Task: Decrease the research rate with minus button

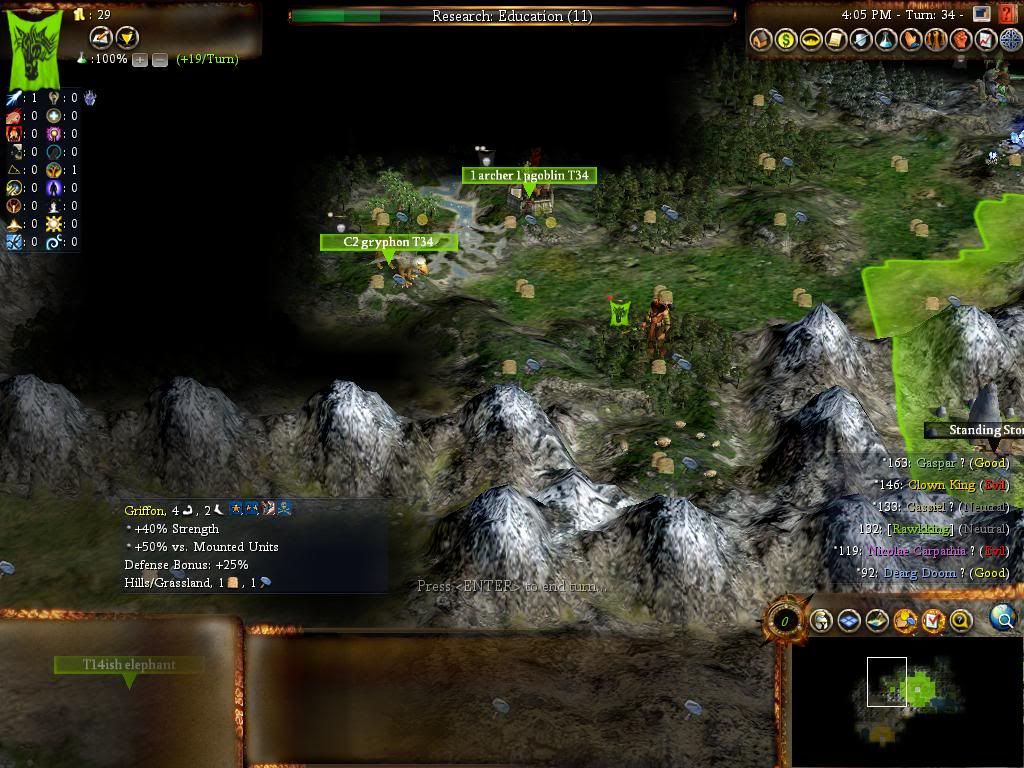Action: coord(160,59)
